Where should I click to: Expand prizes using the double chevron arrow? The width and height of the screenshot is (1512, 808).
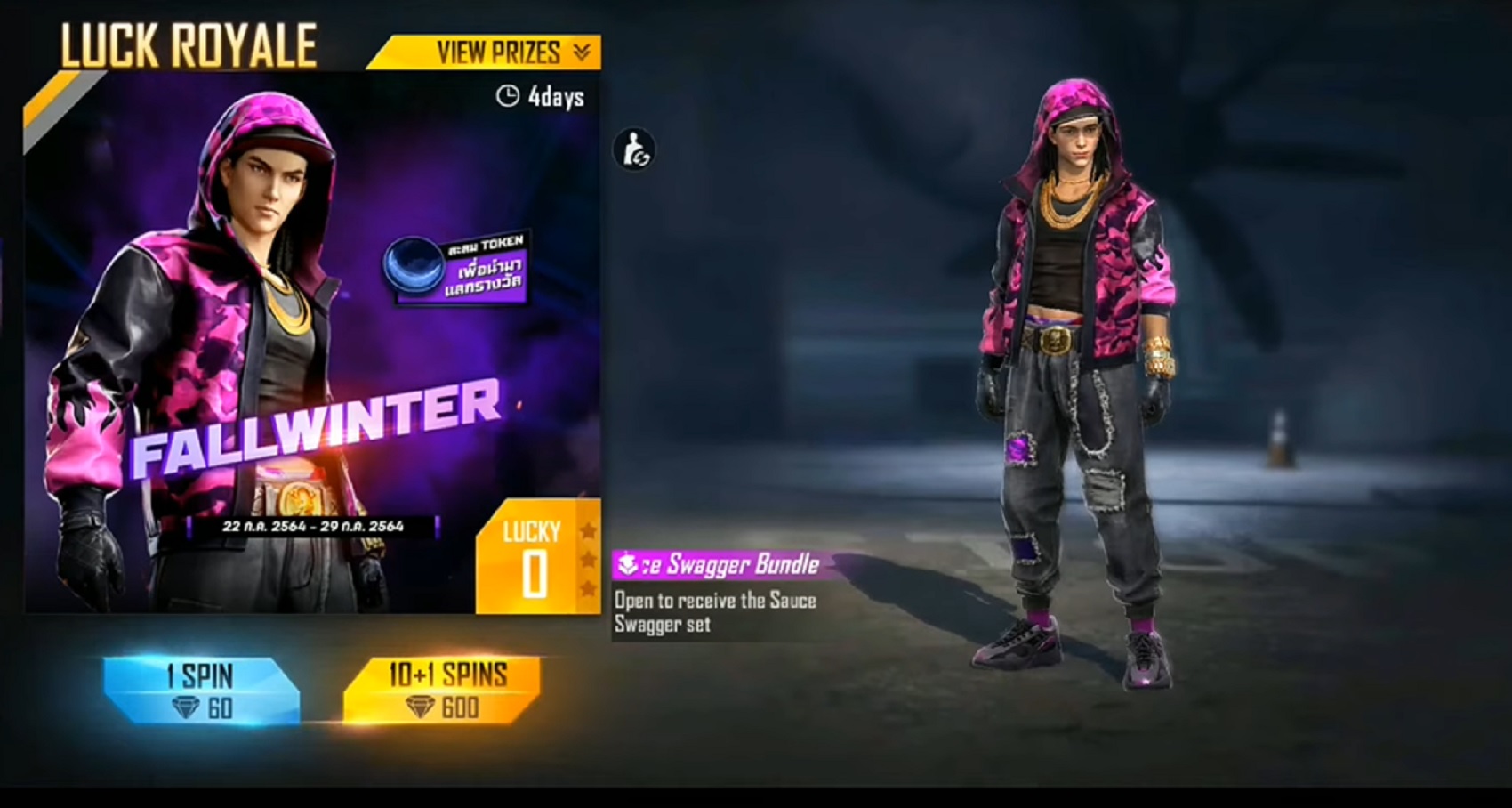[x=582, y=53]
